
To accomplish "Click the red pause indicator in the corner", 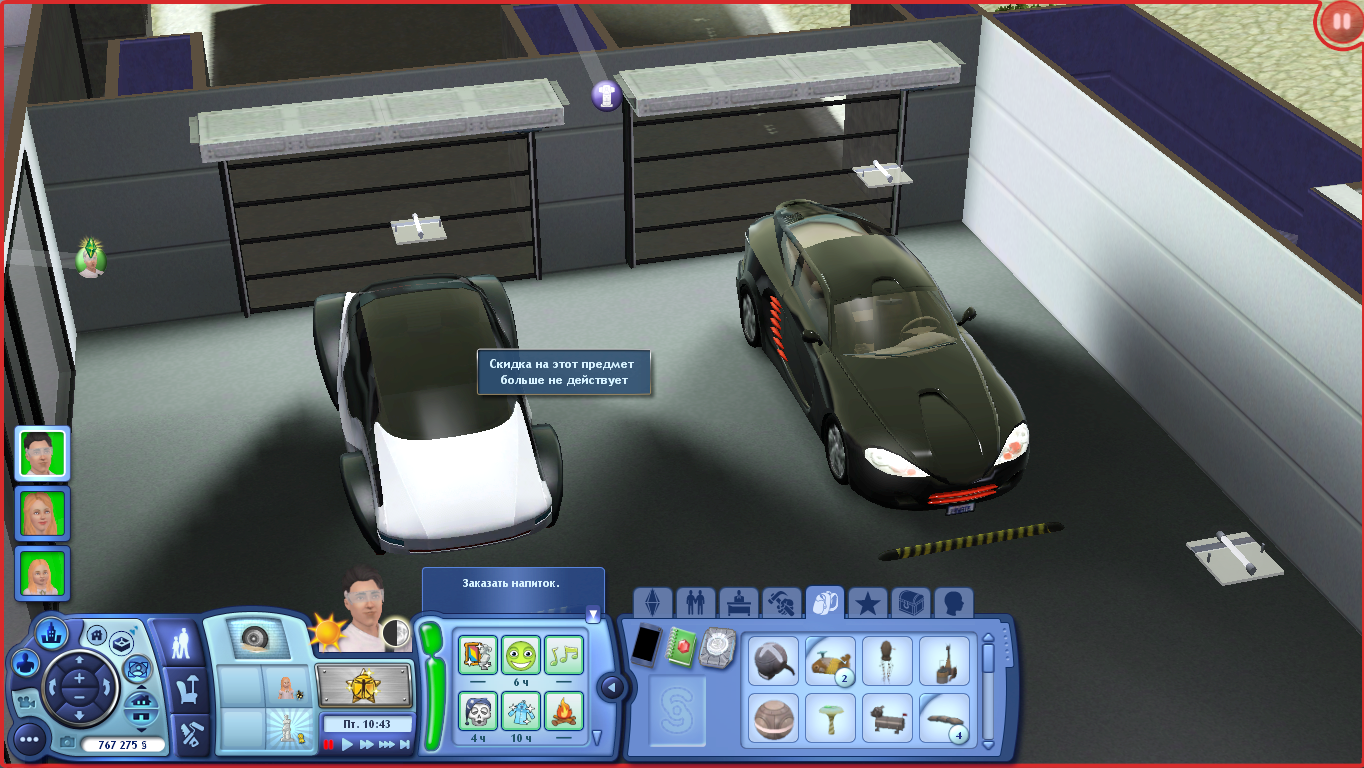I will click(x=1340, y=22).
